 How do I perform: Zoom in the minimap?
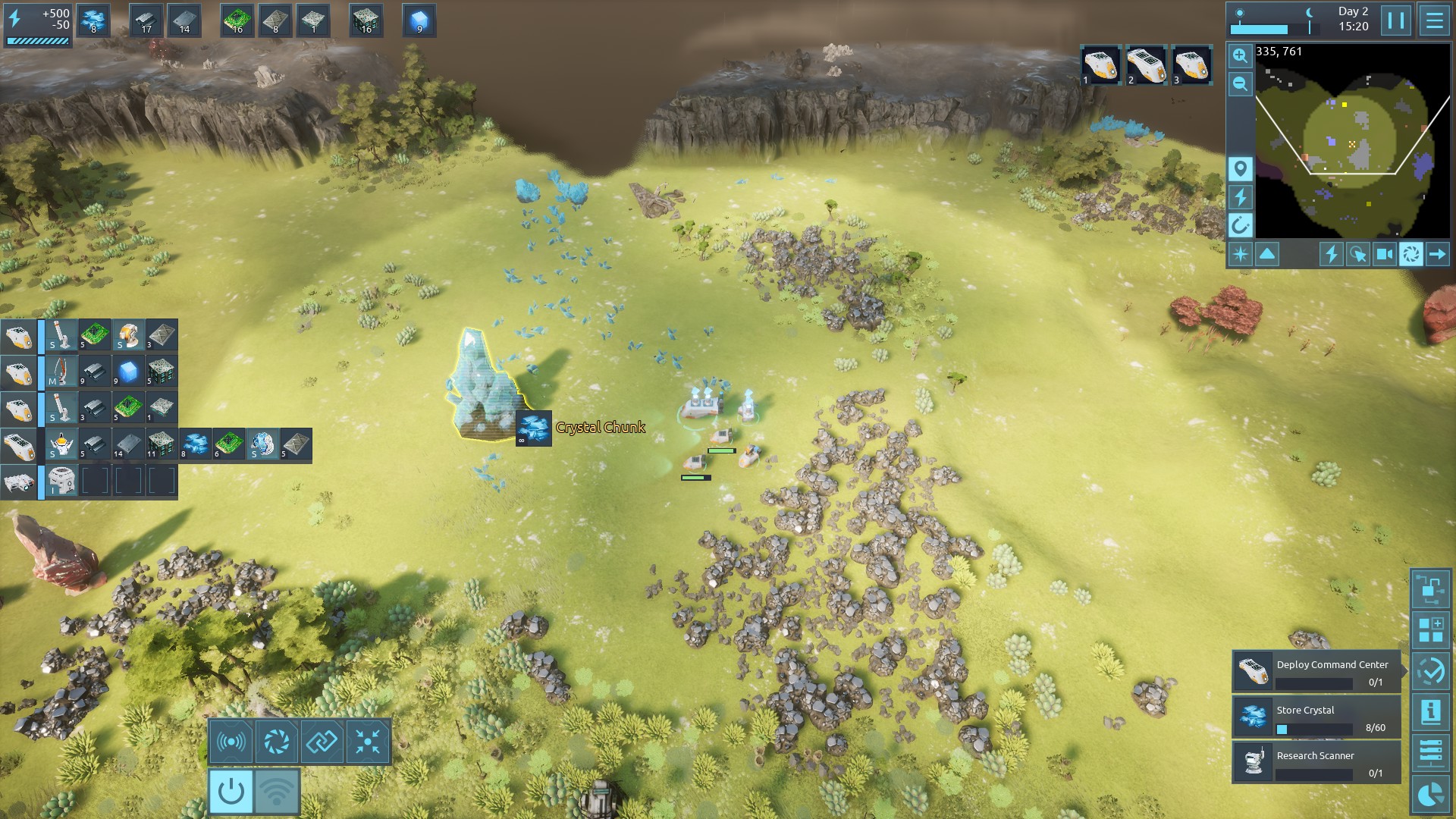click(1240, 55)
